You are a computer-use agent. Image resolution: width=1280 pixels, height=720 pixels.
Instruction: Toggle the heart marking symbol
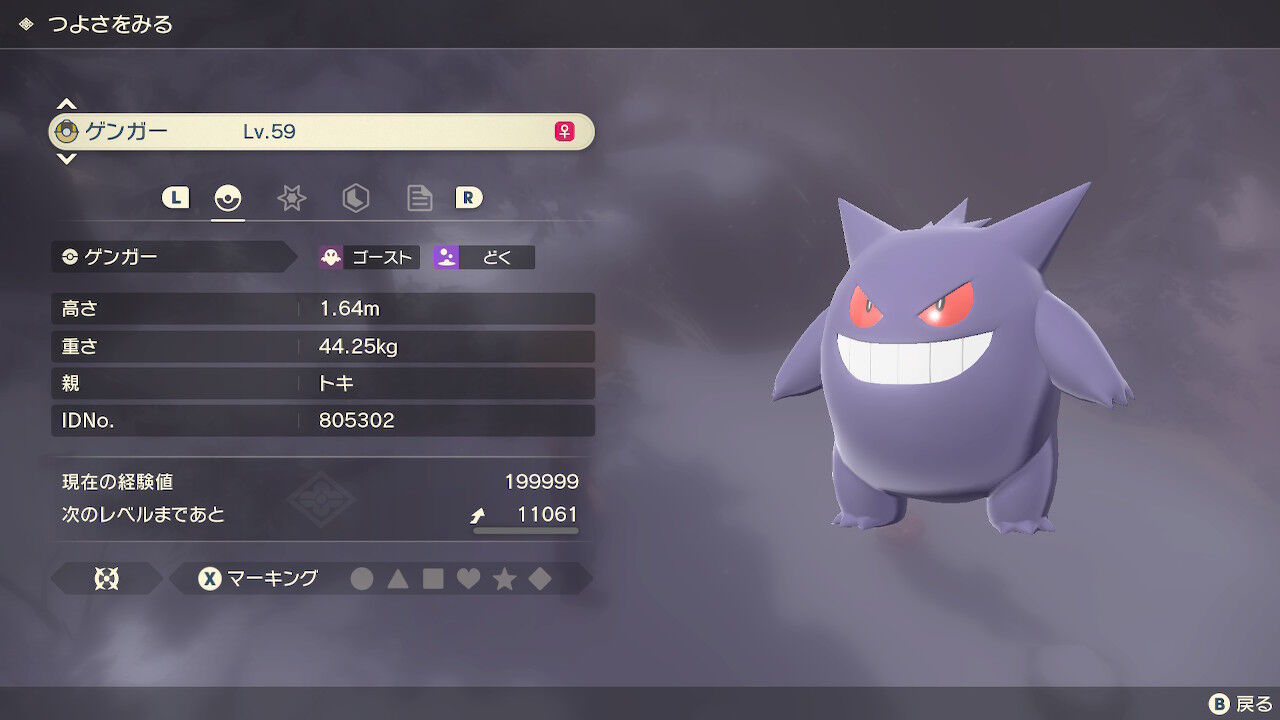point(471,578)
